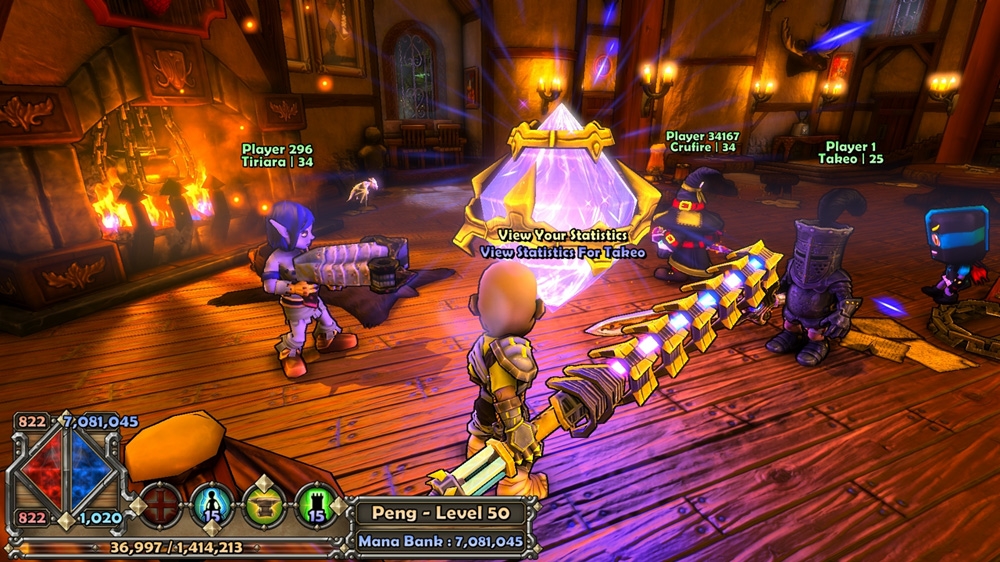Select the golden anvil repair icon
The image size is (1000, 562).
264,505
